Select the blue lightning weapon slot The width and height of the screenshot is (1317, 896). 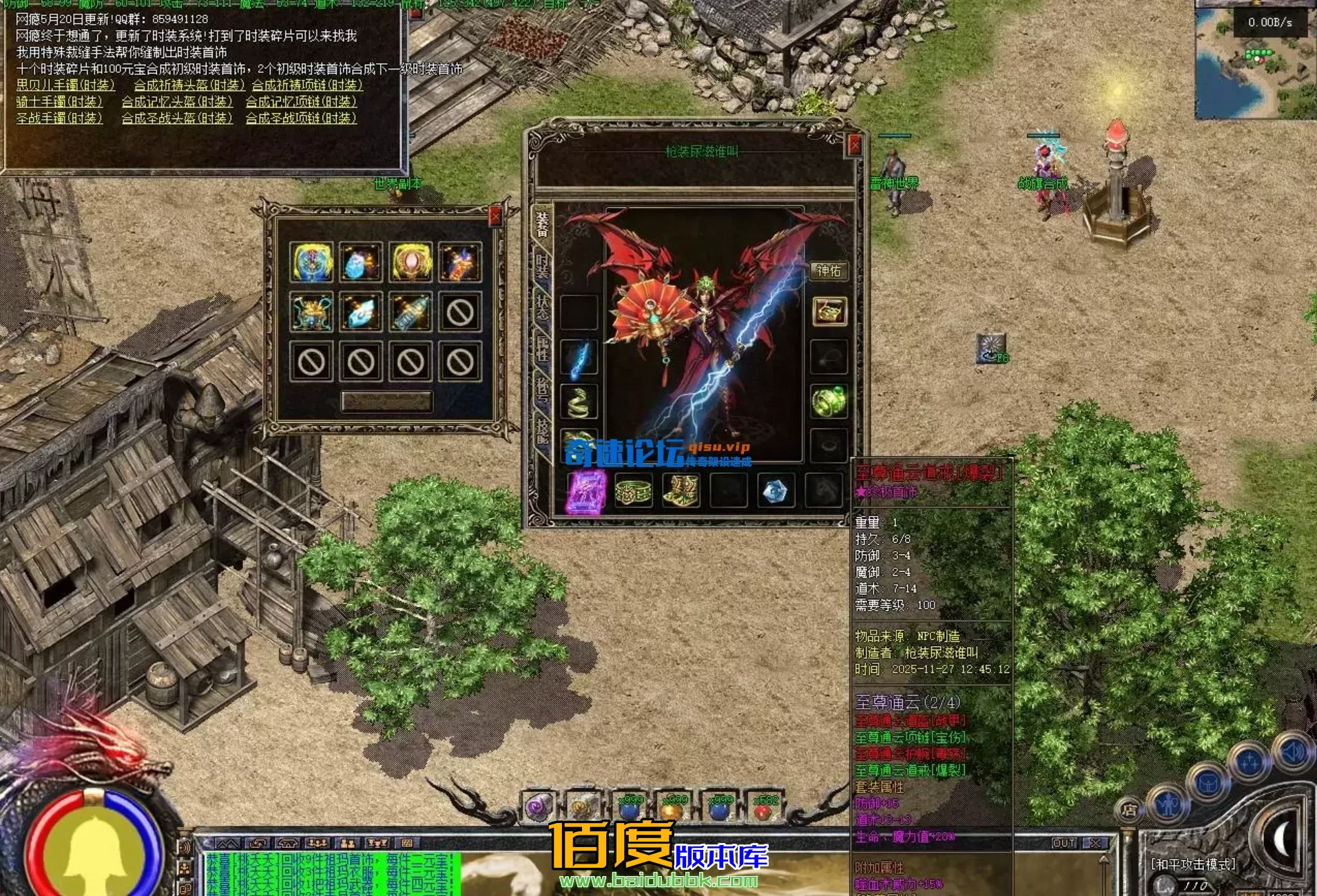pyautogui.click(x=579, y=360)
